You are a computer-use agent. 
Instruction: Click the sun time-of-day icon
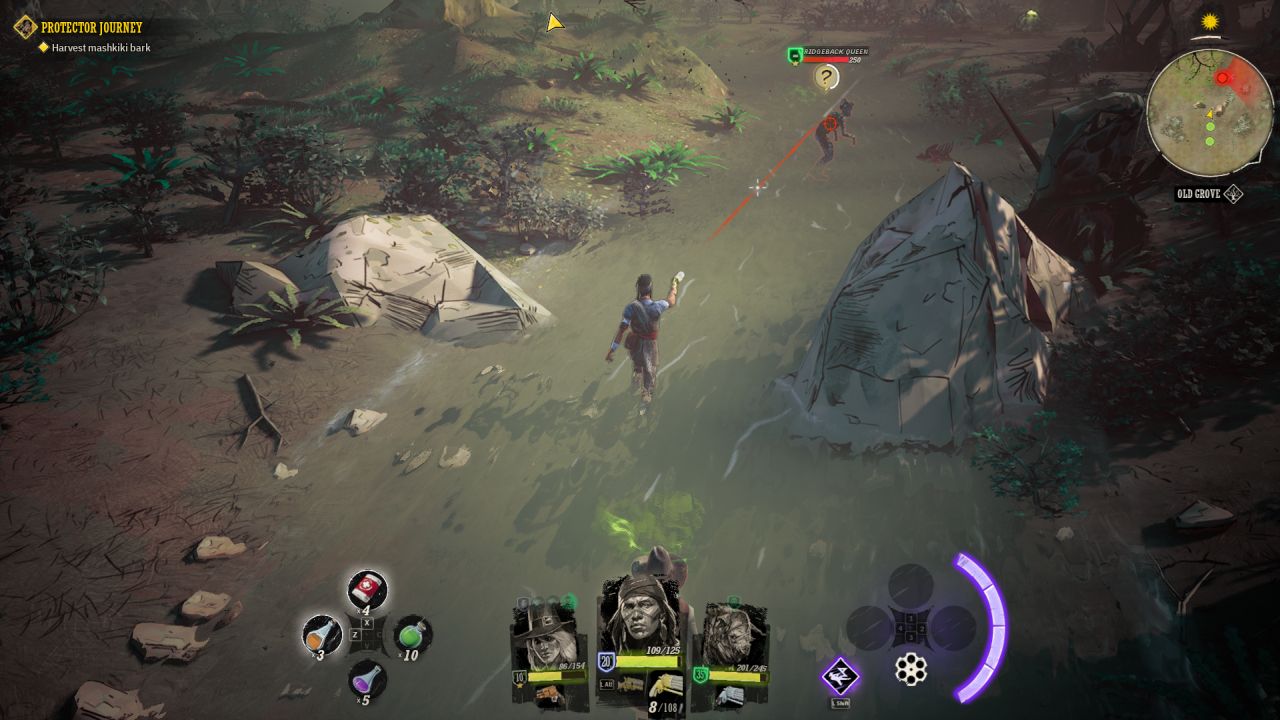1211,22
